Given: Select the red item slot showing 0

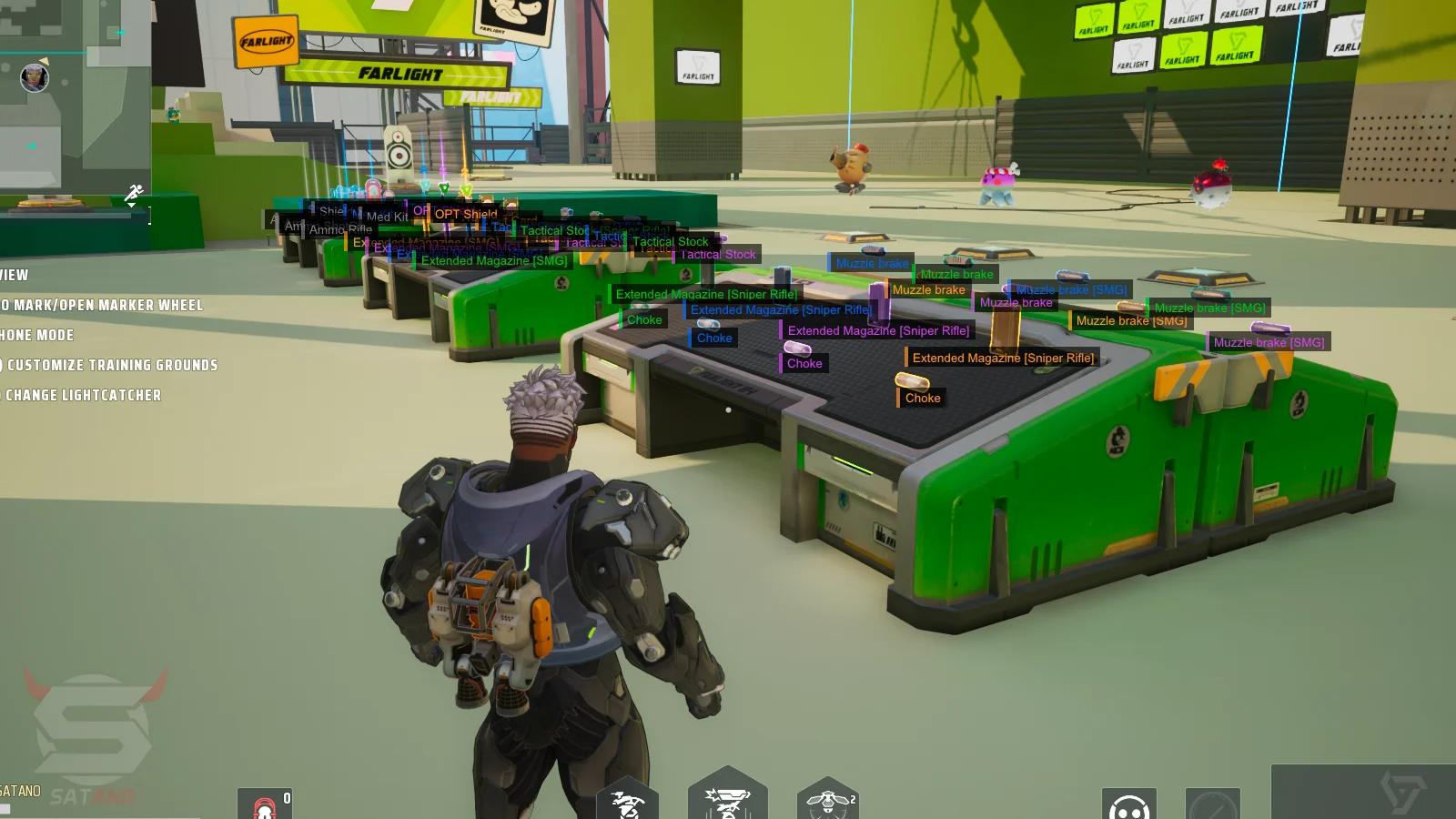Looking at the screenshot, I should click(265, 804).
